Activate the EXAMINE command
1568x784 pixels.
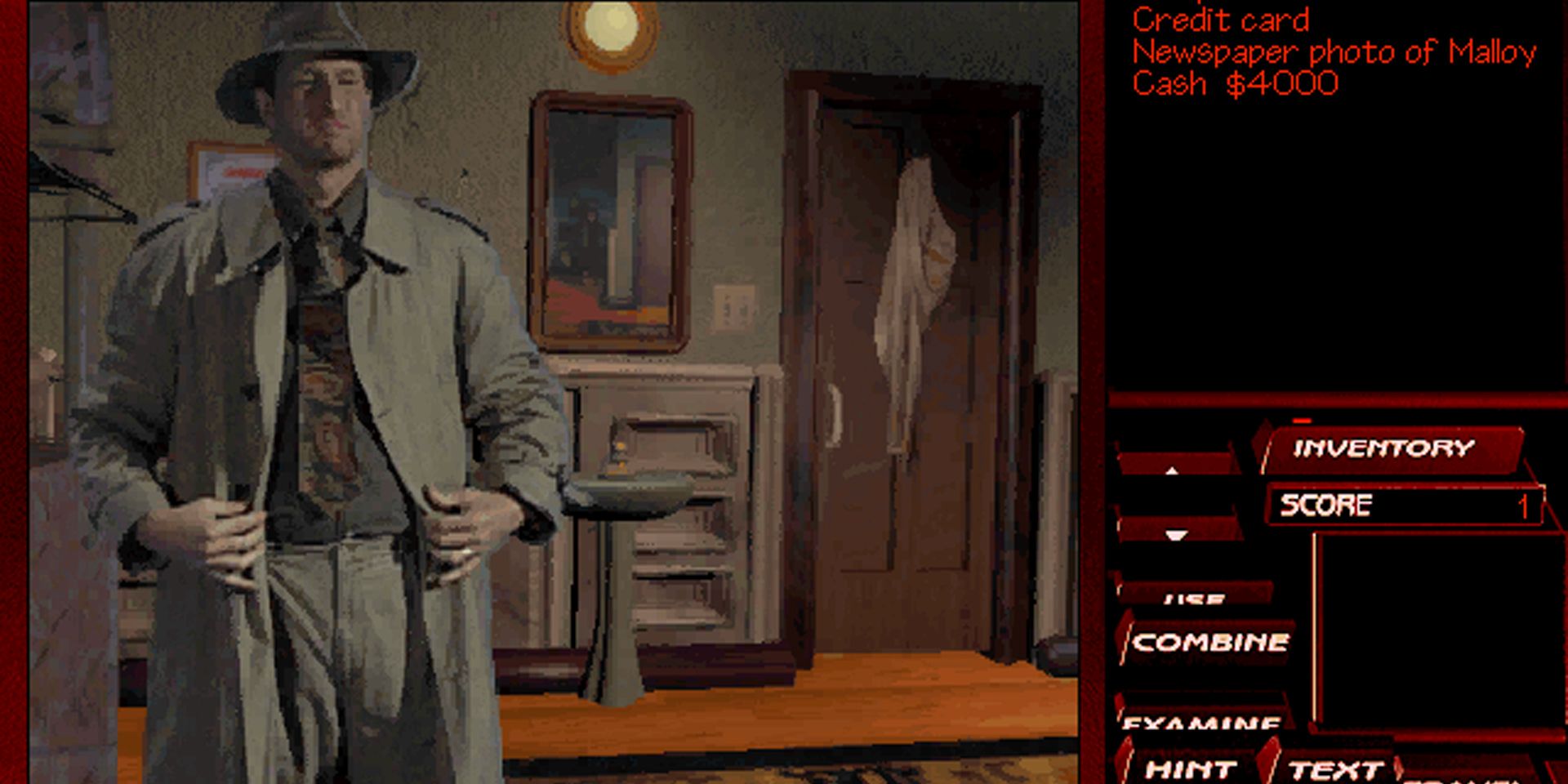1200,723
